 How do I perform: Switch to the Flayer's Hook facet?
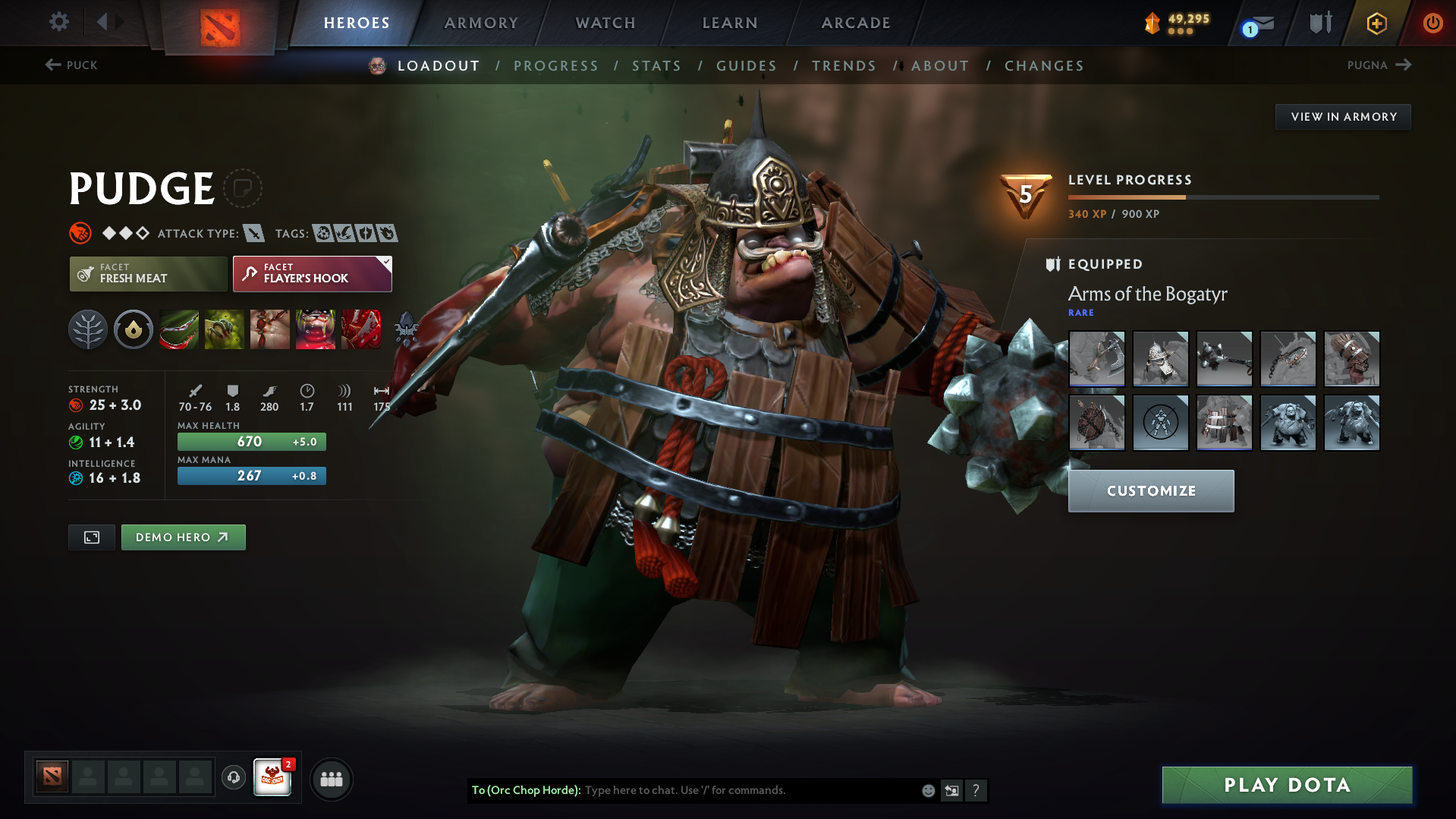coord(307,273)
